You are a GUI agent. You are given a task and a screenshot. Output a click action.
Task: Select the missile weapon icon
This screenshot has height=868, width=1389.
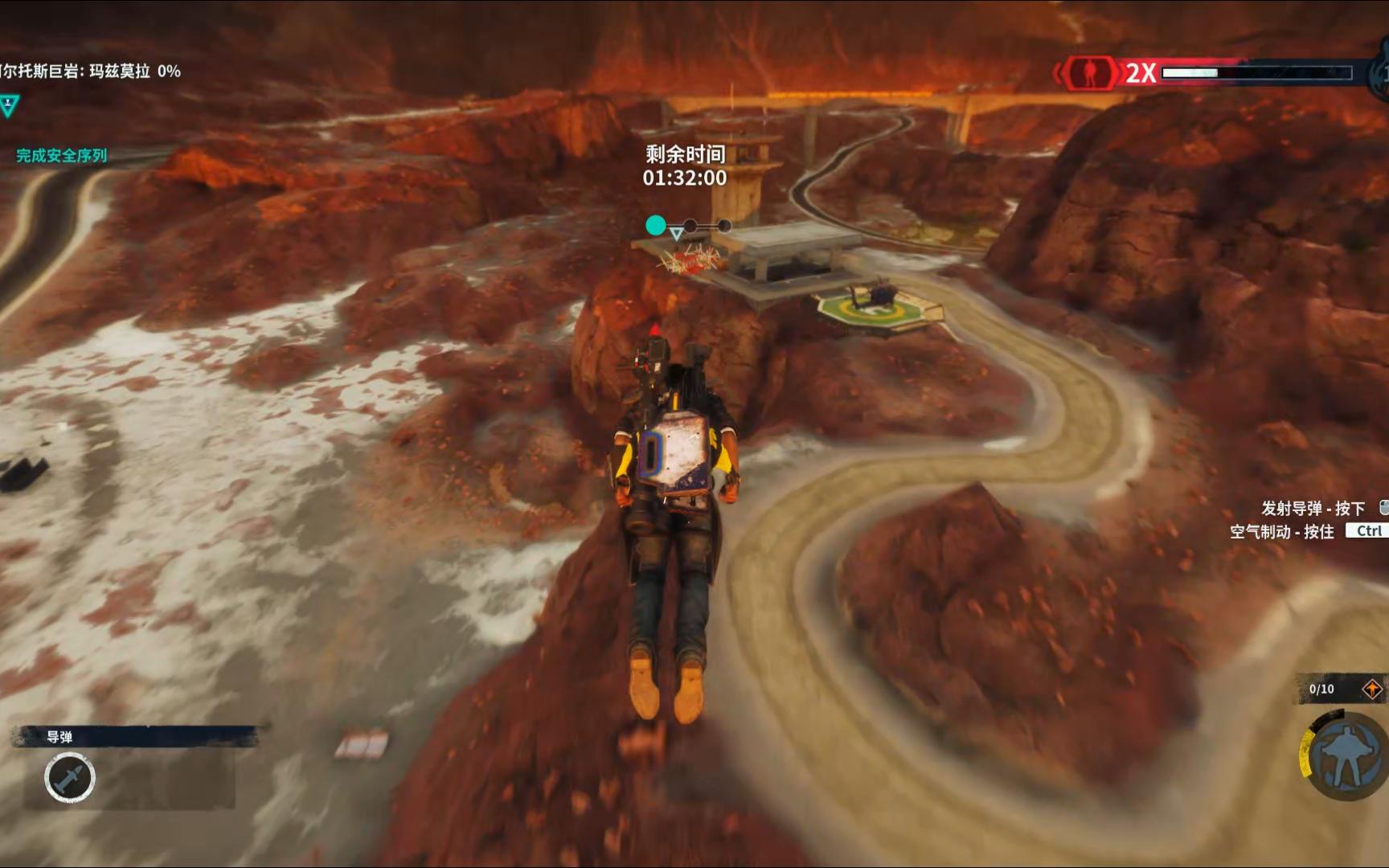coord(70,778)
